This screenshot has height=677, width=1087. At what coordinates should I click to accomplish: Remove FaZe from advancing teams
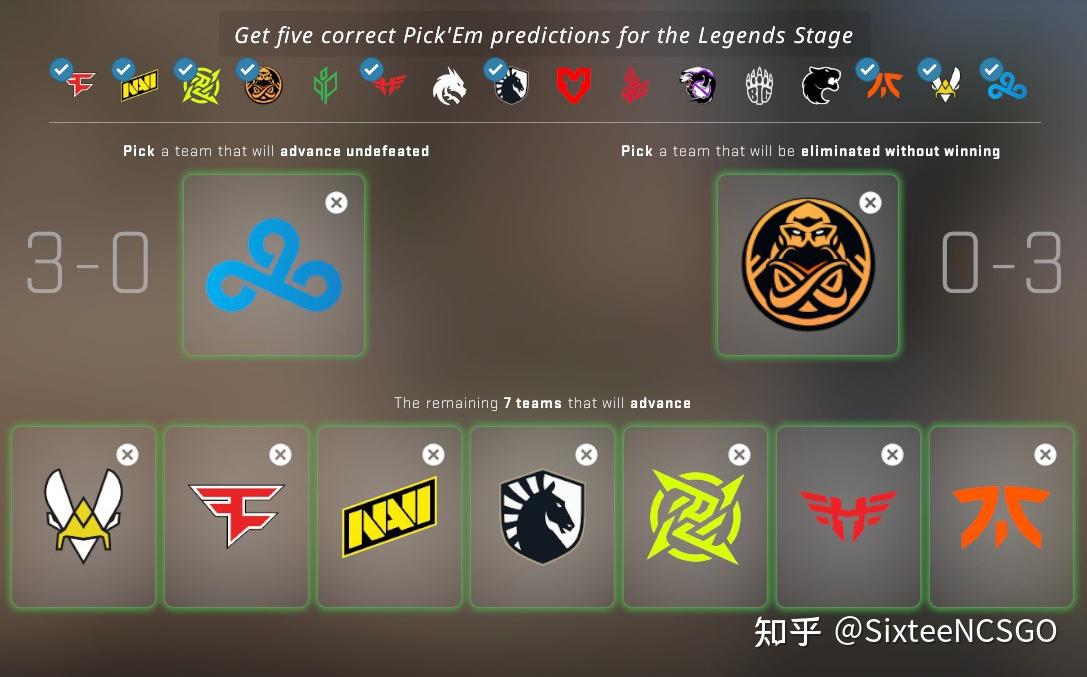[x=280, y=455]
